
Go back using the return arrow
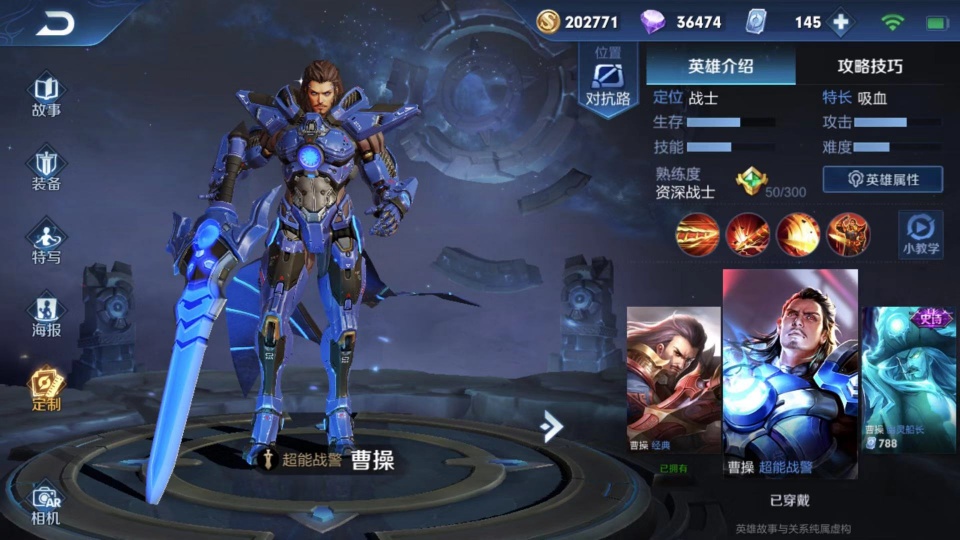tap(55, 24)
